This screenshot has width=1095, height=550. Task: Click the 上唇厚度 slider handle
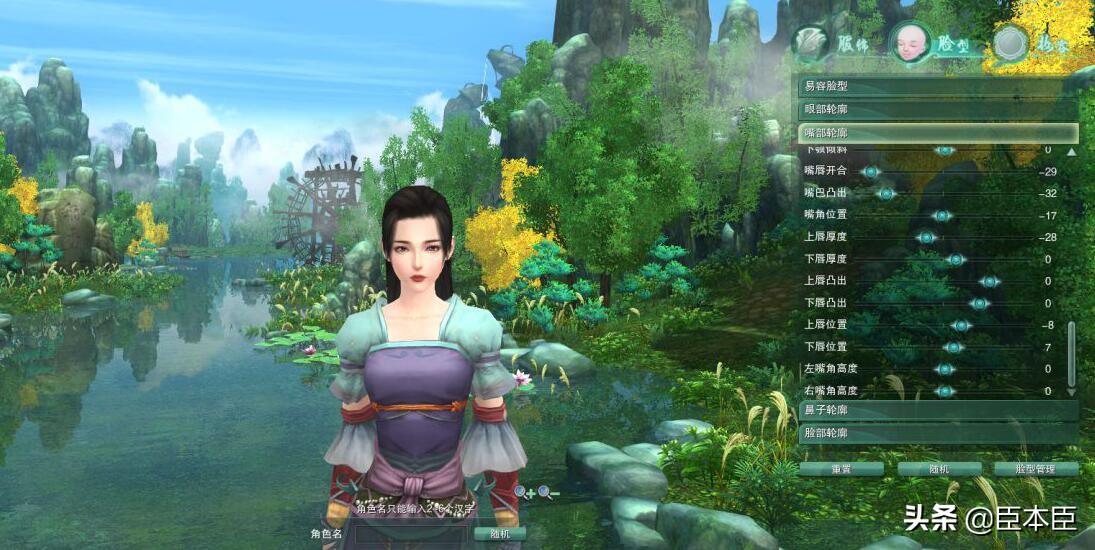(926, 237)
